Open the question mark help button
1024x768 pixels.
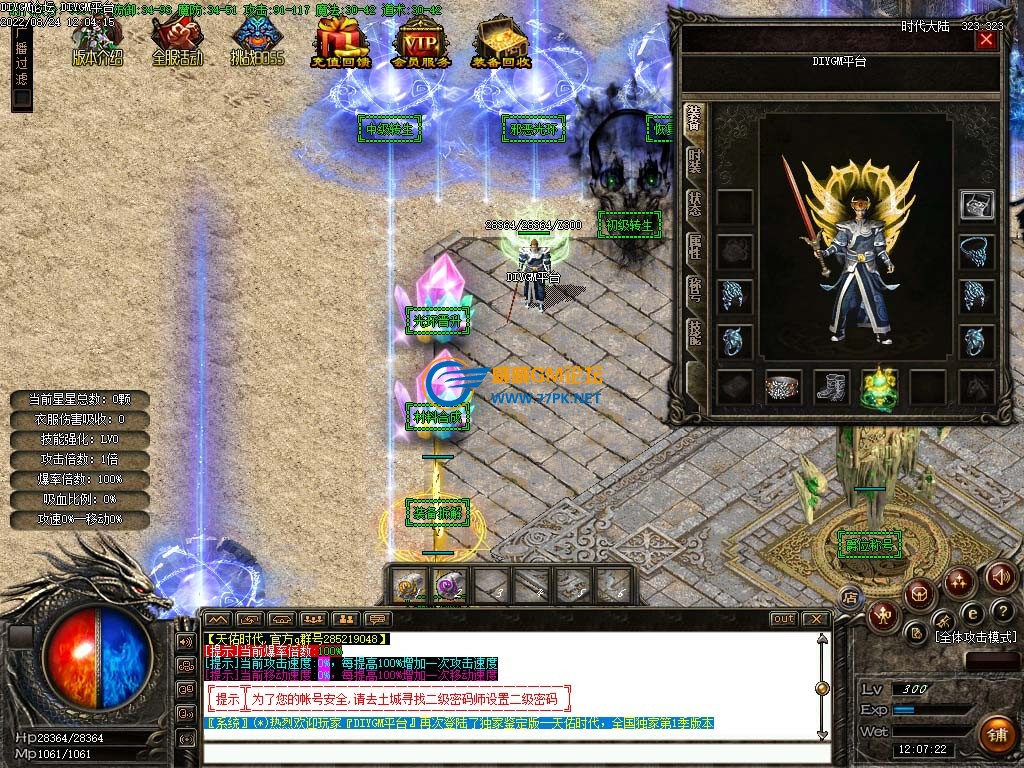[1002, 611]
